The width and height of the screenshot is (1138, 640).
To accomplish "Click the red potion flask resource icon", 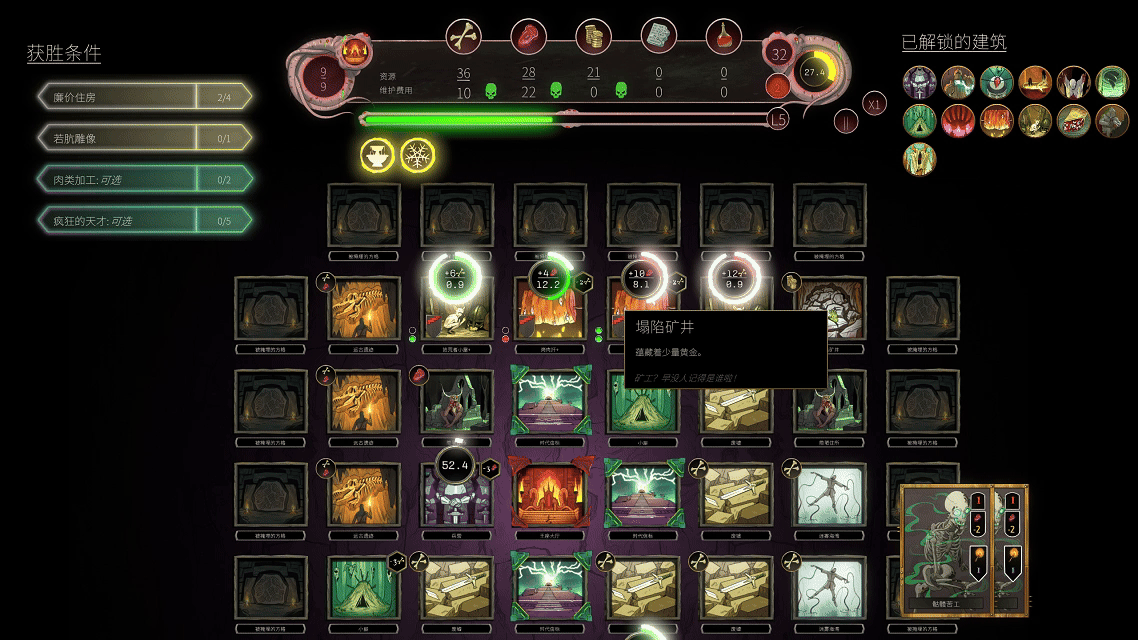I will coord(723,37).
